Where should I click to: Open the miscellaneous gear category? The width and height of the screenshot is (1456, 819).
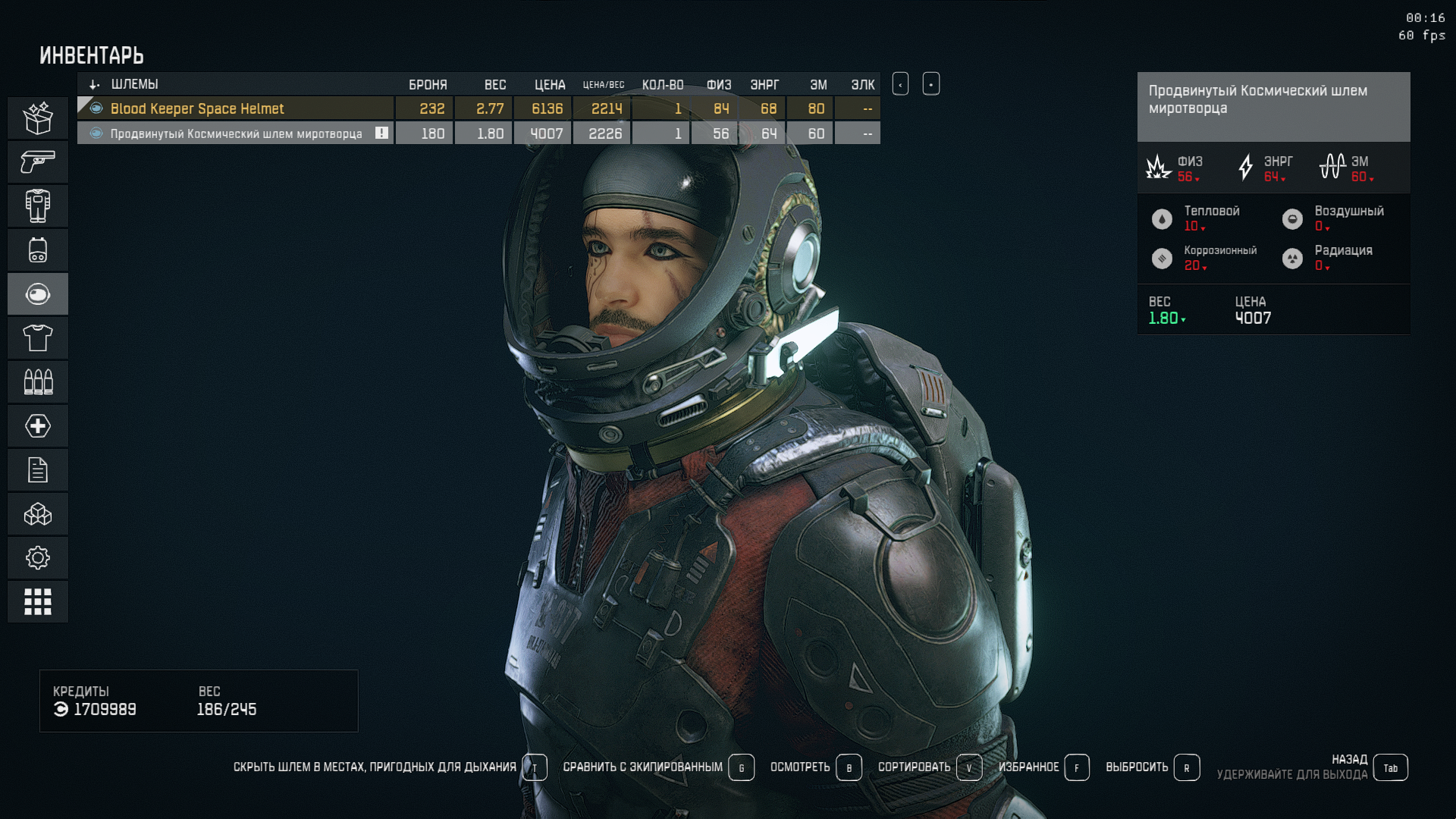[38, 558]
